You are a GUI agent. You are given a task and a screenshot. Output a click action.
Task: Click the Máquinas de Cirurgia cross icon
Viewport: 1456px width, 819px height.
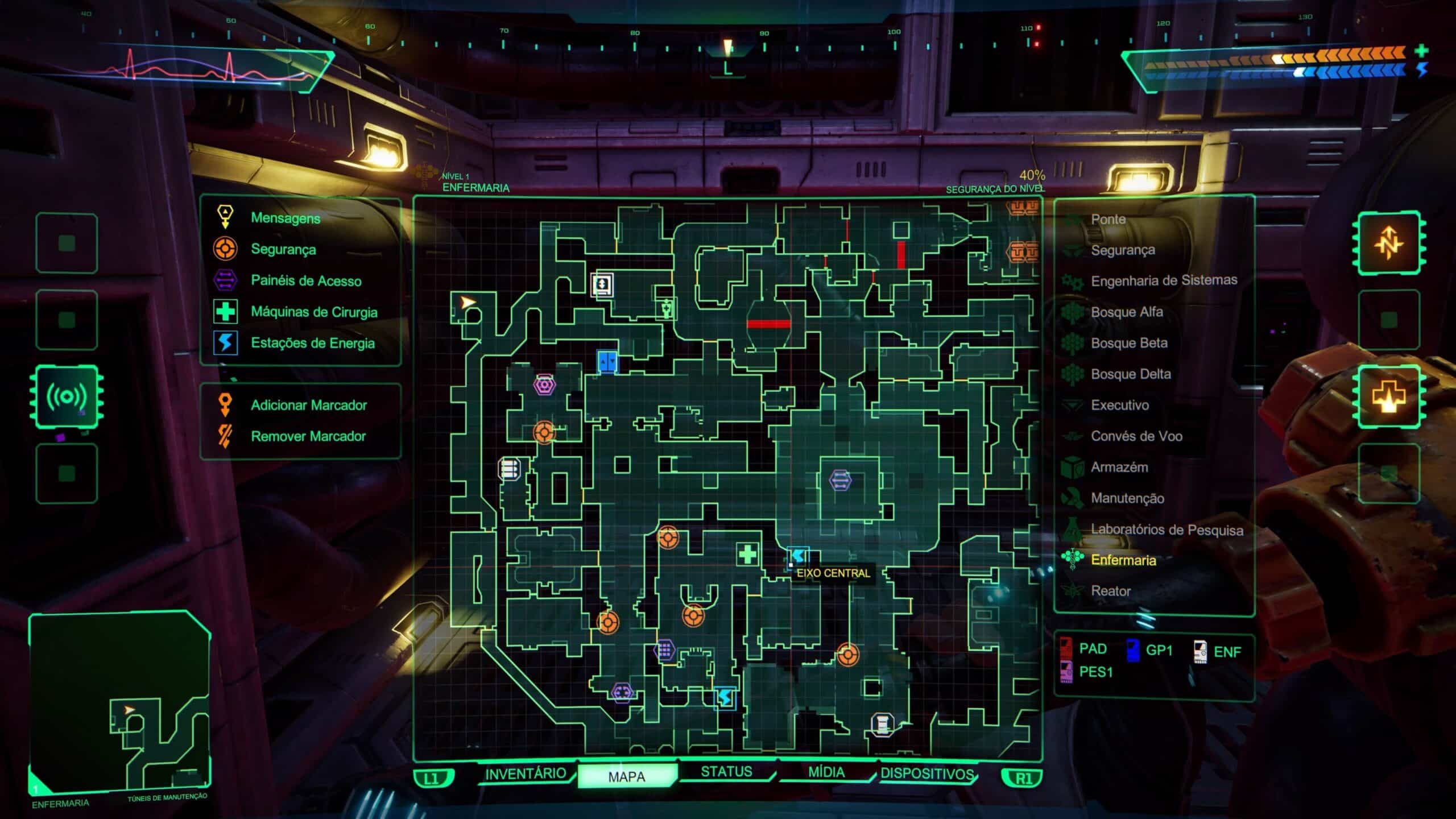pyautogui.click(x=226, y=312)
